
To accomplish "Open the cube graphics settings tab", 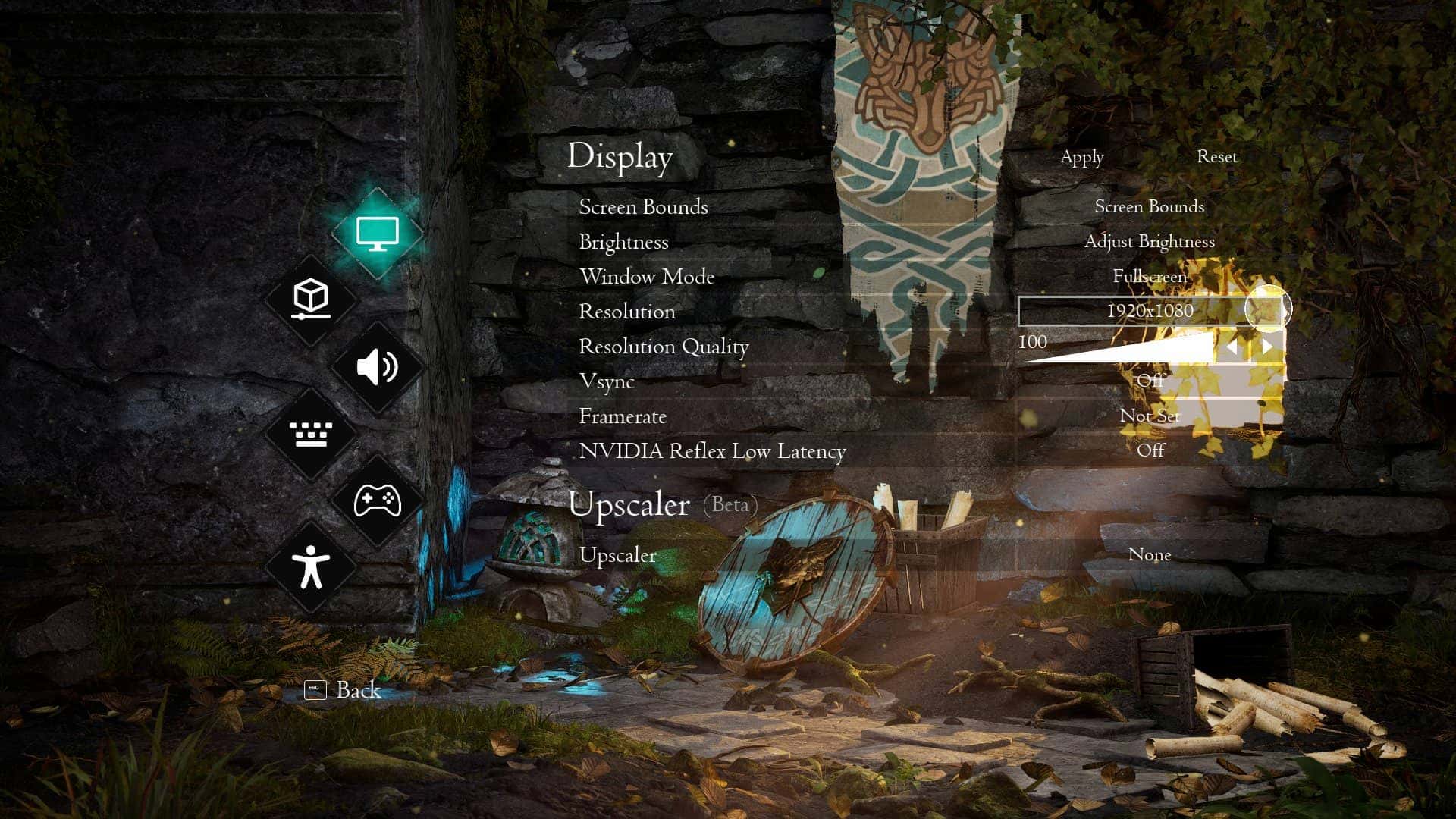I will click(311, 300).
